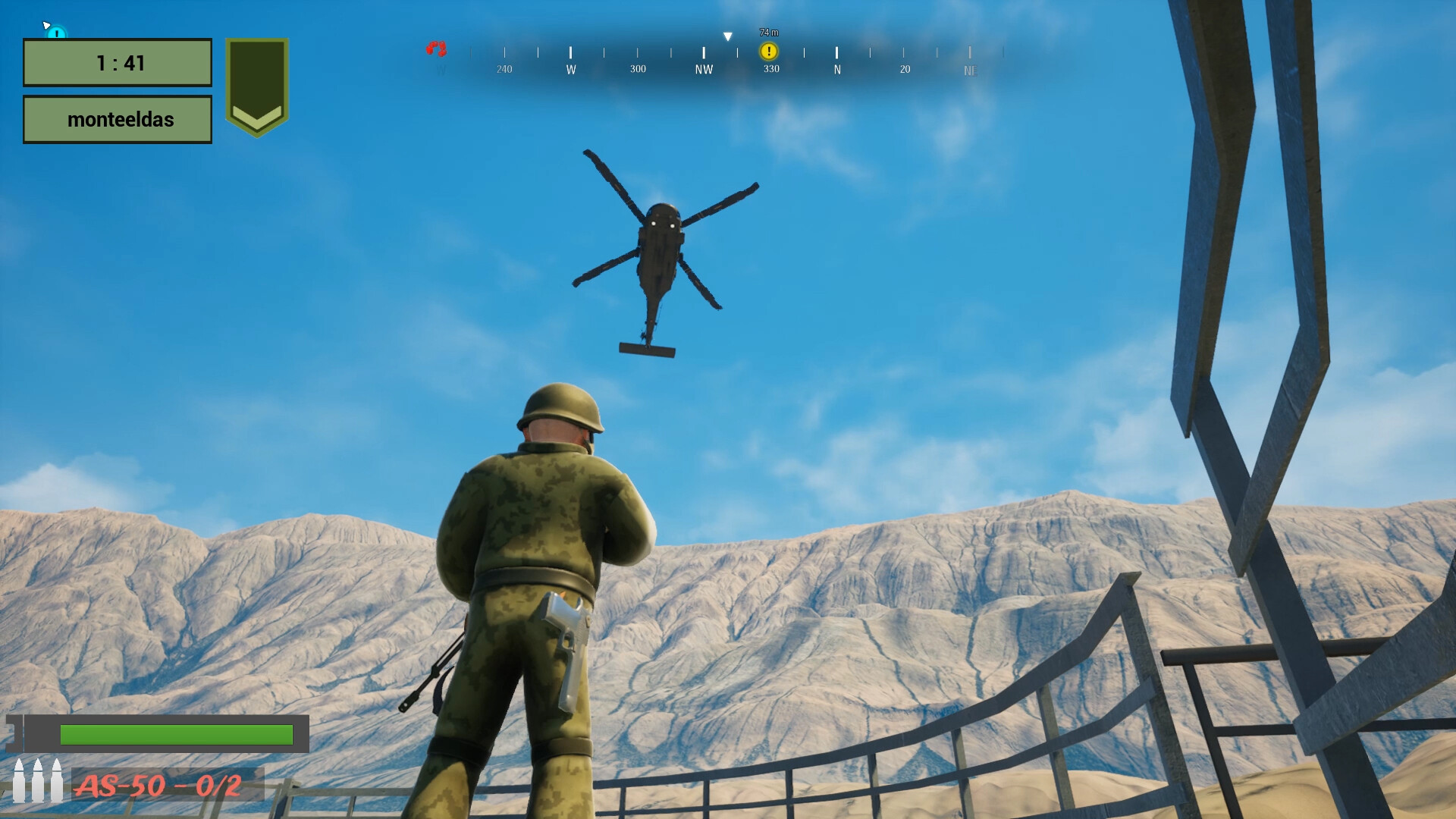Viewport: 1456px width, 819px height.
Task: Click the blue exclamation notification icon top-left
Action: pos(54,33)
